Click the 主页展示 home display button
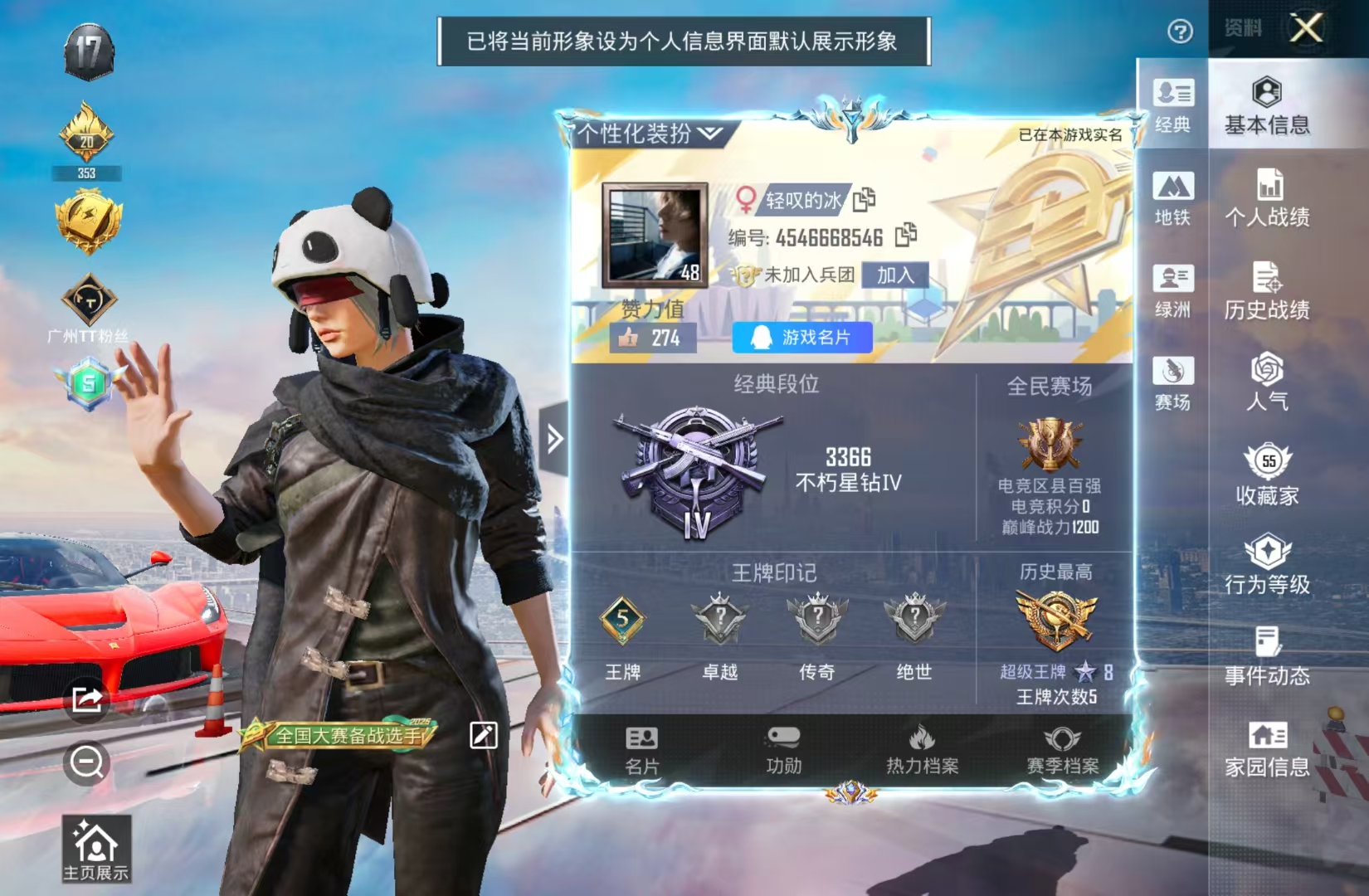 pyautogui.click(x=96, y=848)
